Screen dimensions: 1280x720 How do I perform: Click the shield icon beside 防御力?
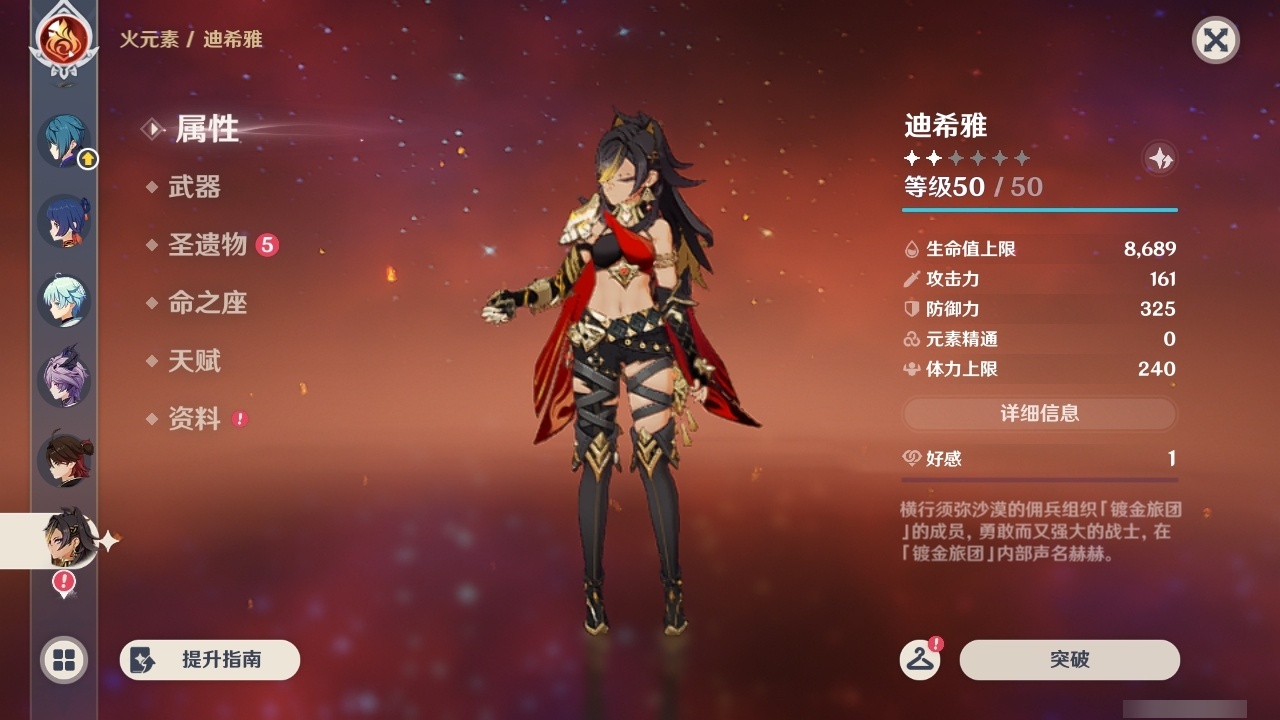tap(911, 309)
